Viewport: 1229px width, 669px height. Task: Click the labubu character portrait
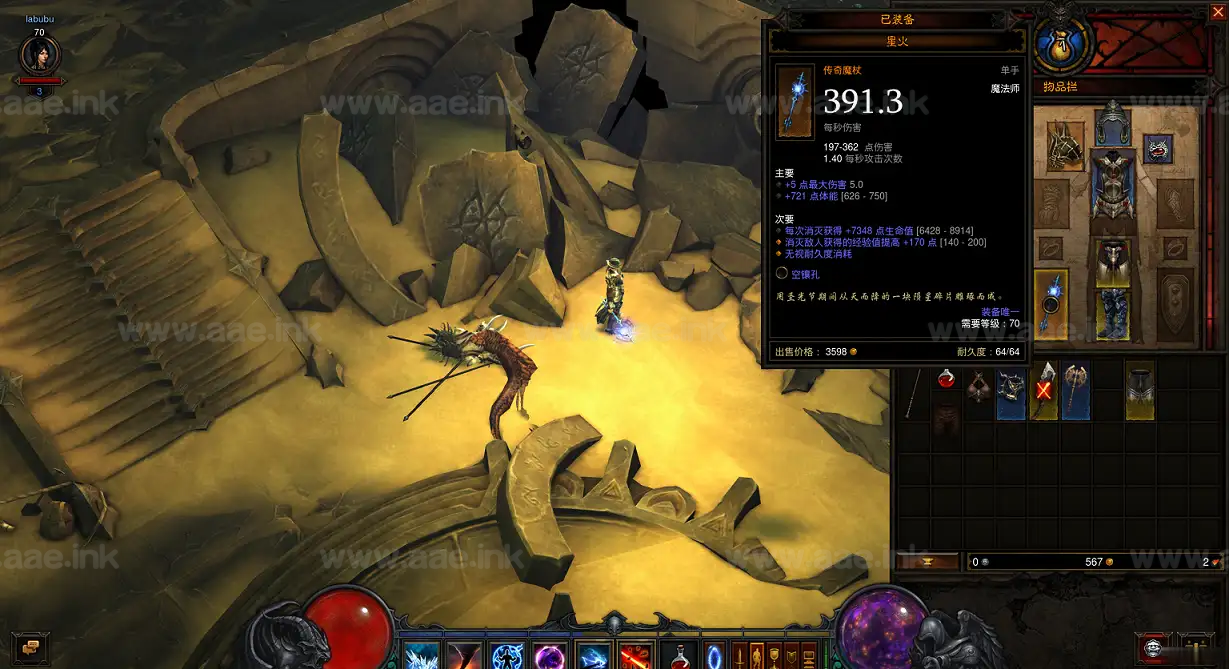click(x=40, y=56)
